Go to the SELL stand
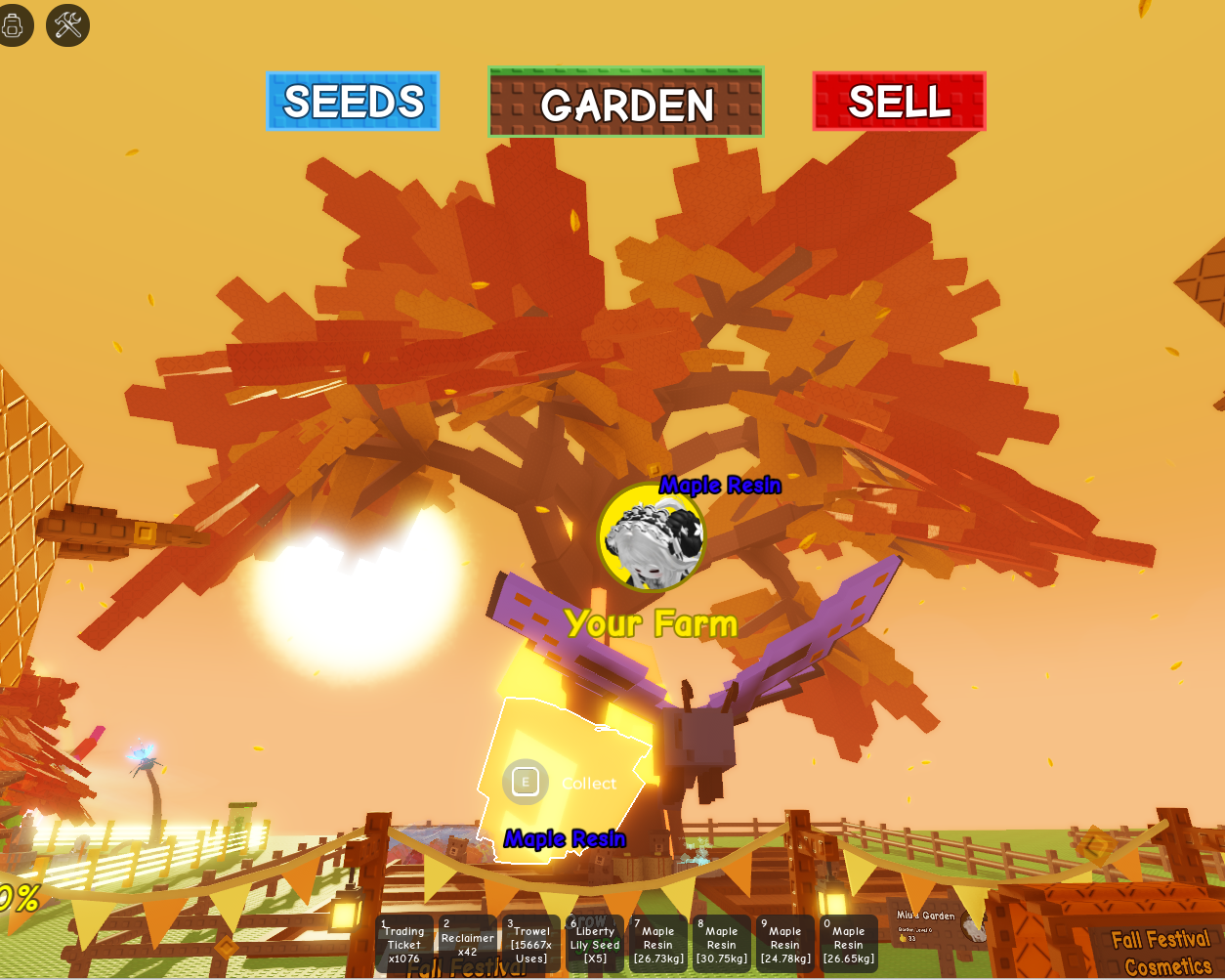 (899, 101)
